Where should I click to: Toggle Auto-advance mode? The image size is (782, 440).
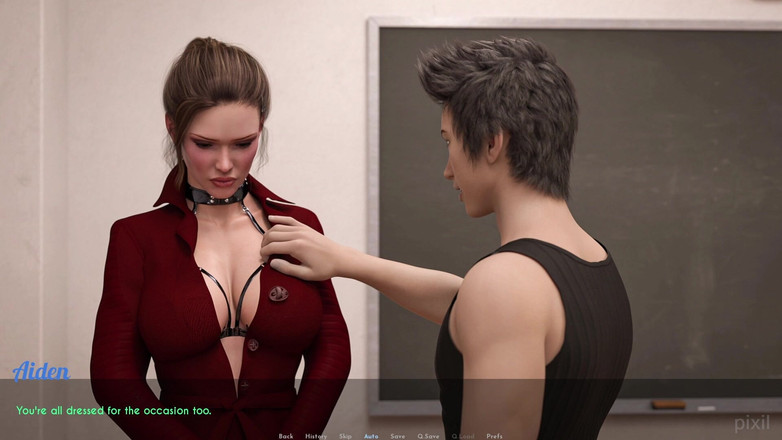[x=371, y=436]
